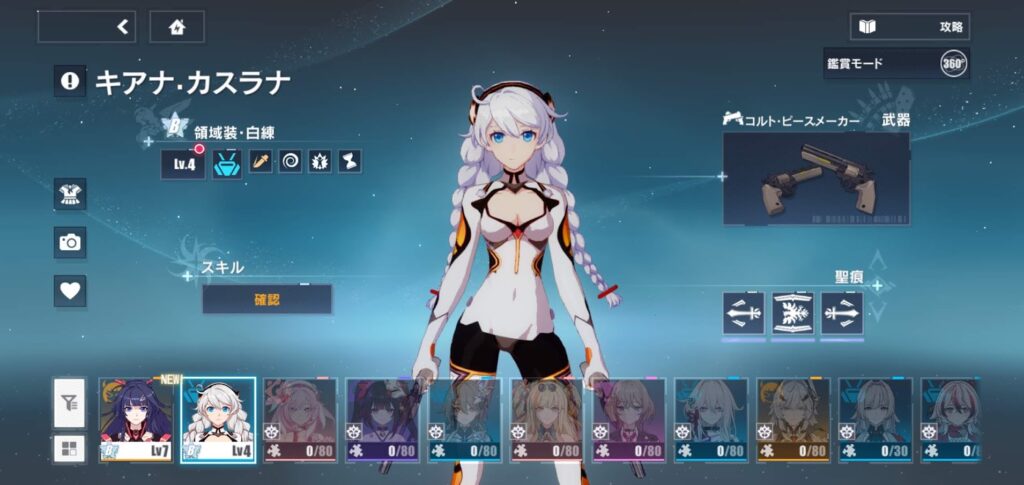Screen dimensions: 1024x485
Task: Select the white-haired Lv4 Kiana portrait
Action: pos(218,420)
